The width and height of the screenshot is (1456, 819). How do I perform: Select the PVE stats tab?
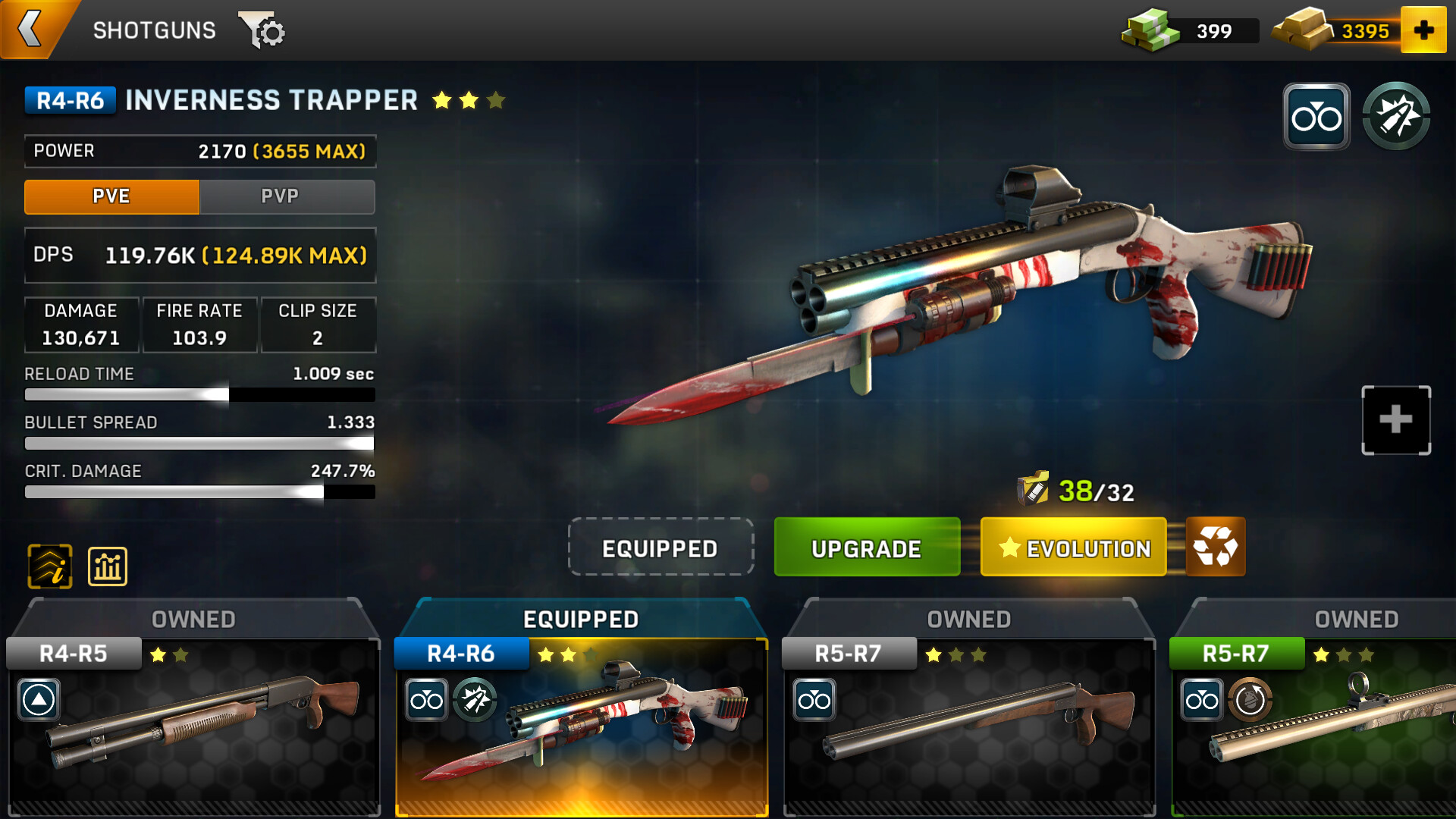[x=111, y=196]
